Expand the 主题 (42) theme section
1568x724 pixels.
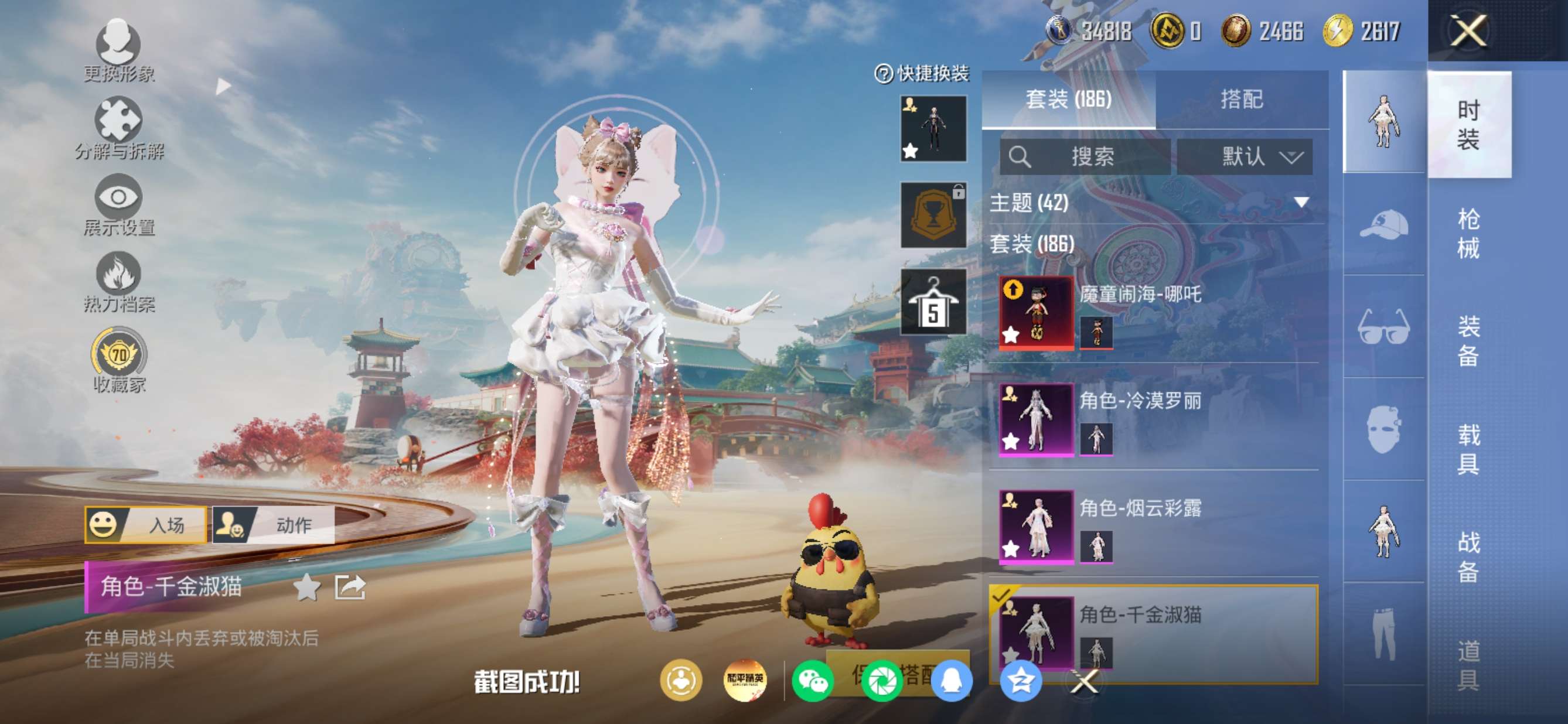point(1301,203)
